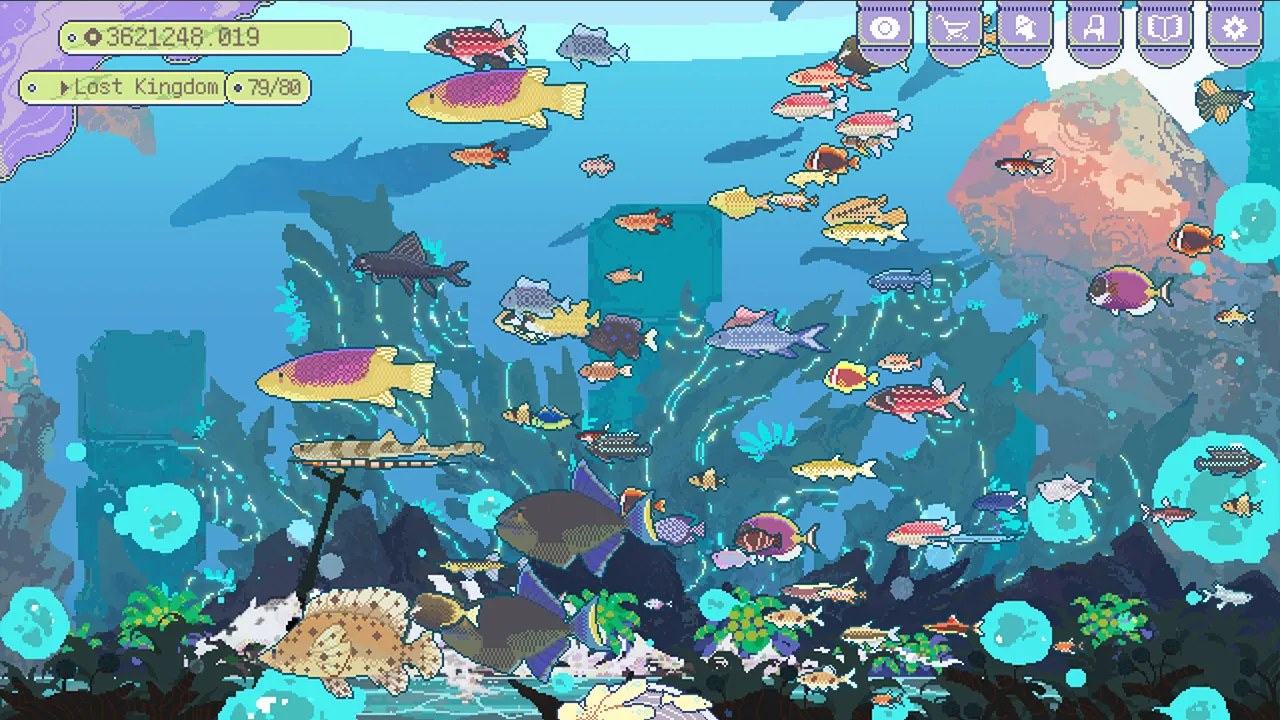This screenshot has height=720, width=1280.
Task: Open the fish encyclopedia book icon
Action: point(1165,28)
